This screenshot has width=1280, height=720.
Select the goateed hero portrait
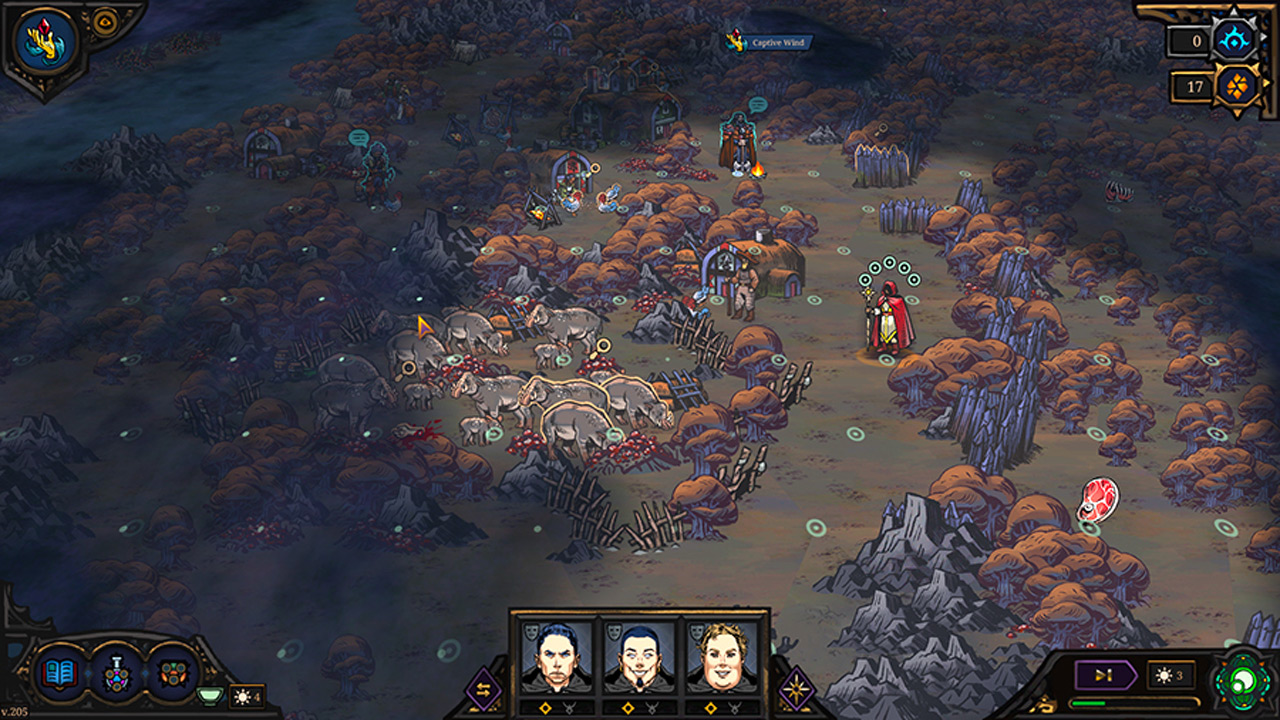pos(639,658)
